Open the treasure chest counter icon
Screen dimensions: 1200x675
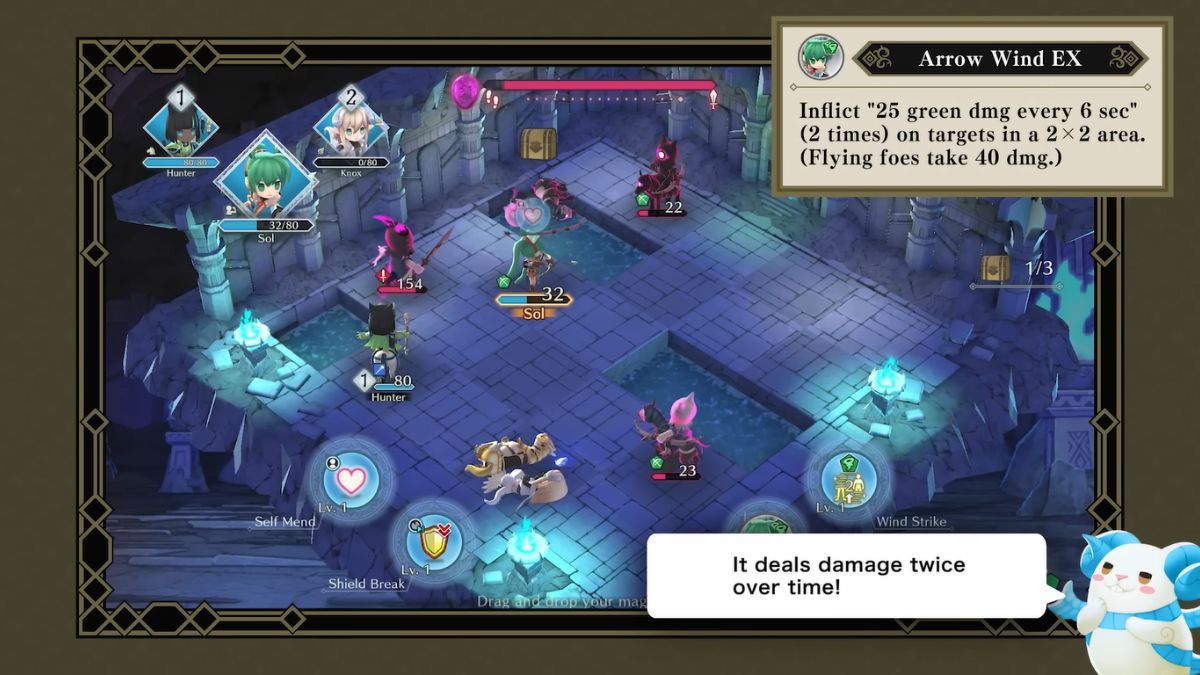(995, 268)
